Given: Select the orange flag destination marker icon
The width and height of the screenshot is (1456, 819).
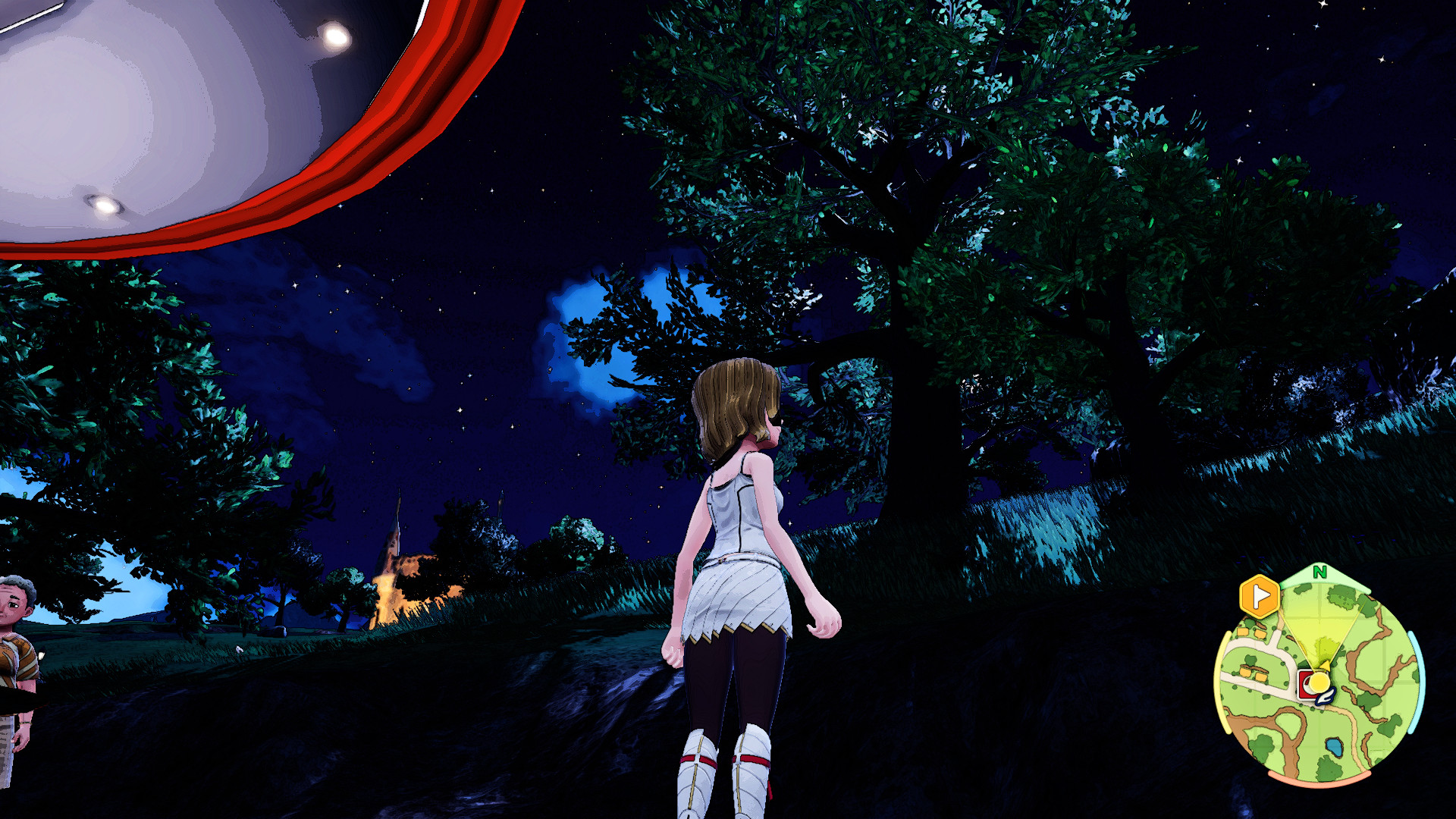Looking at the screenshot, I should tap(1260, 595).
